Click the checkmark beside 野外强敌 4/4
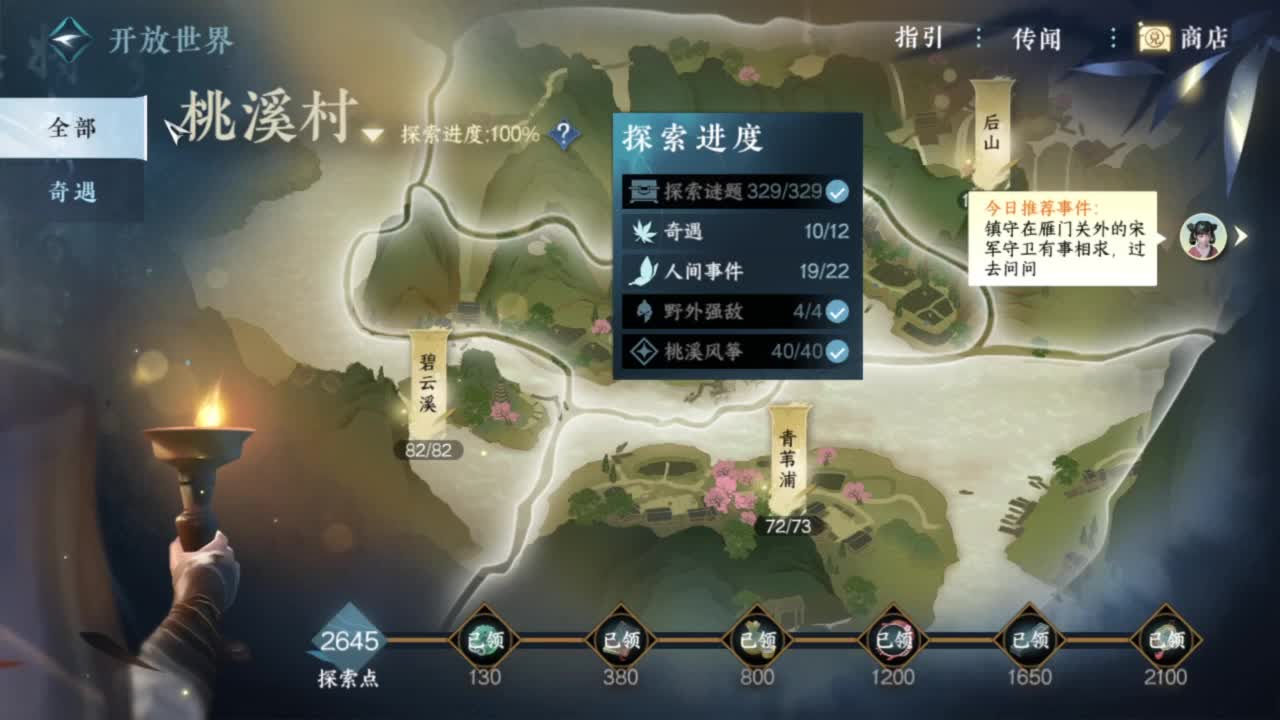The height and width of the screenshot is (720, 1280). [836, 312]
